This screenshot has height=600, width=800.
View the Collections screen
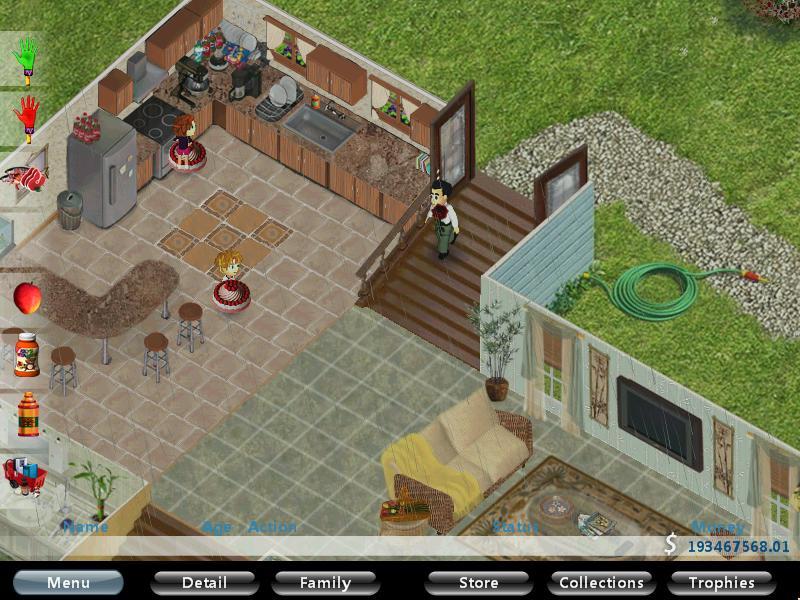coord(601,582)
